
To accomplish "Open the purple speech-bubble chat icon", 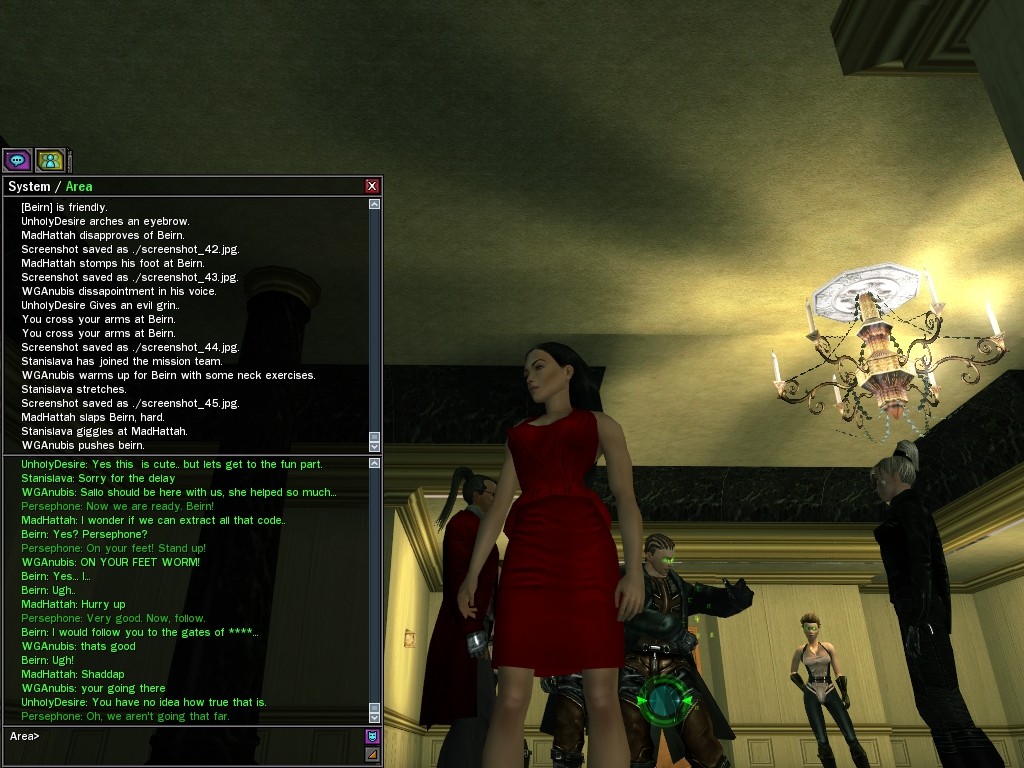I will click(x=17, y=160).
